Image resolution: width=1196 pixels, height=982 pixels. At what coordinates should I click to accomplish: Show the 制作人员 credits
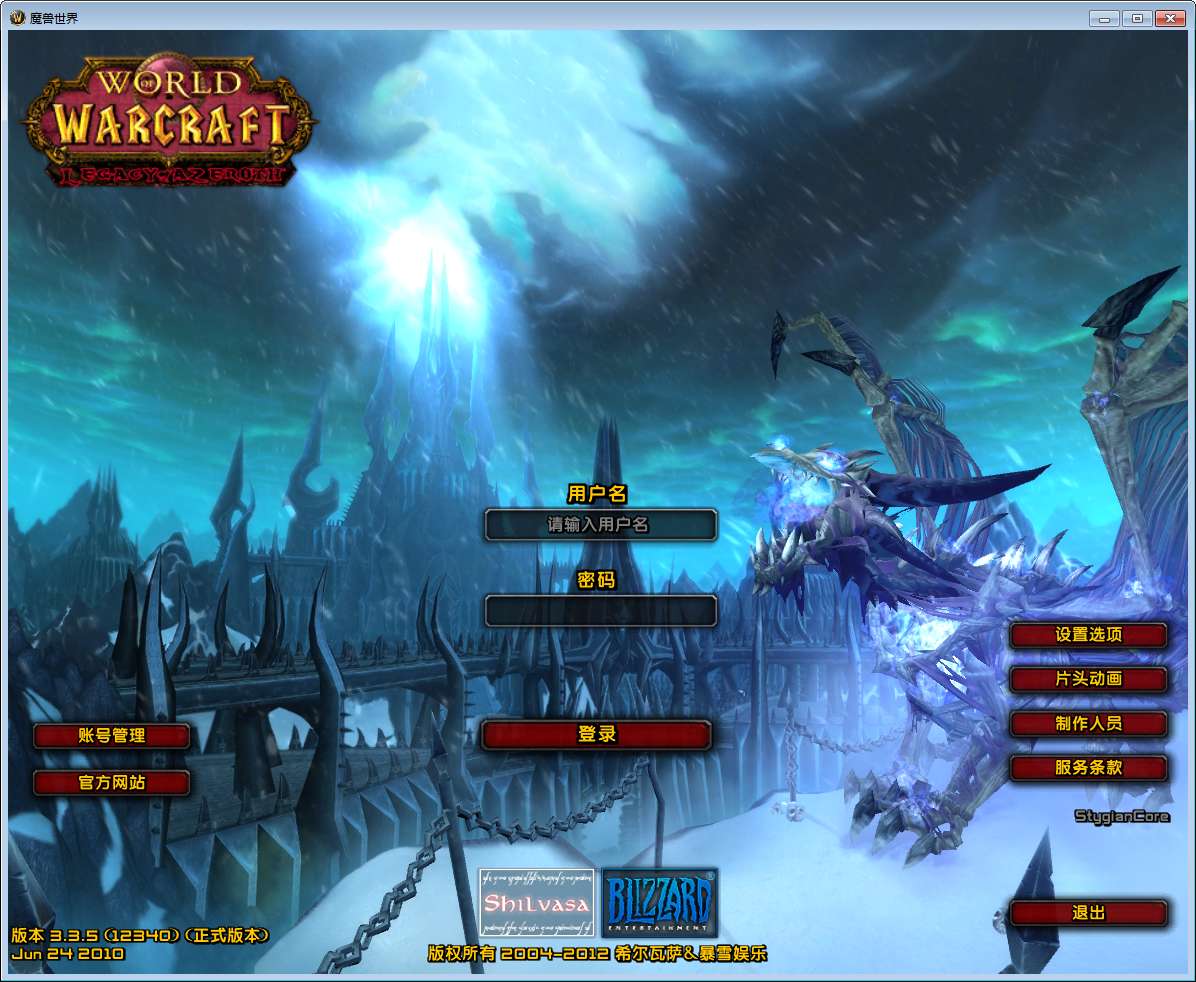[1088, 724]
